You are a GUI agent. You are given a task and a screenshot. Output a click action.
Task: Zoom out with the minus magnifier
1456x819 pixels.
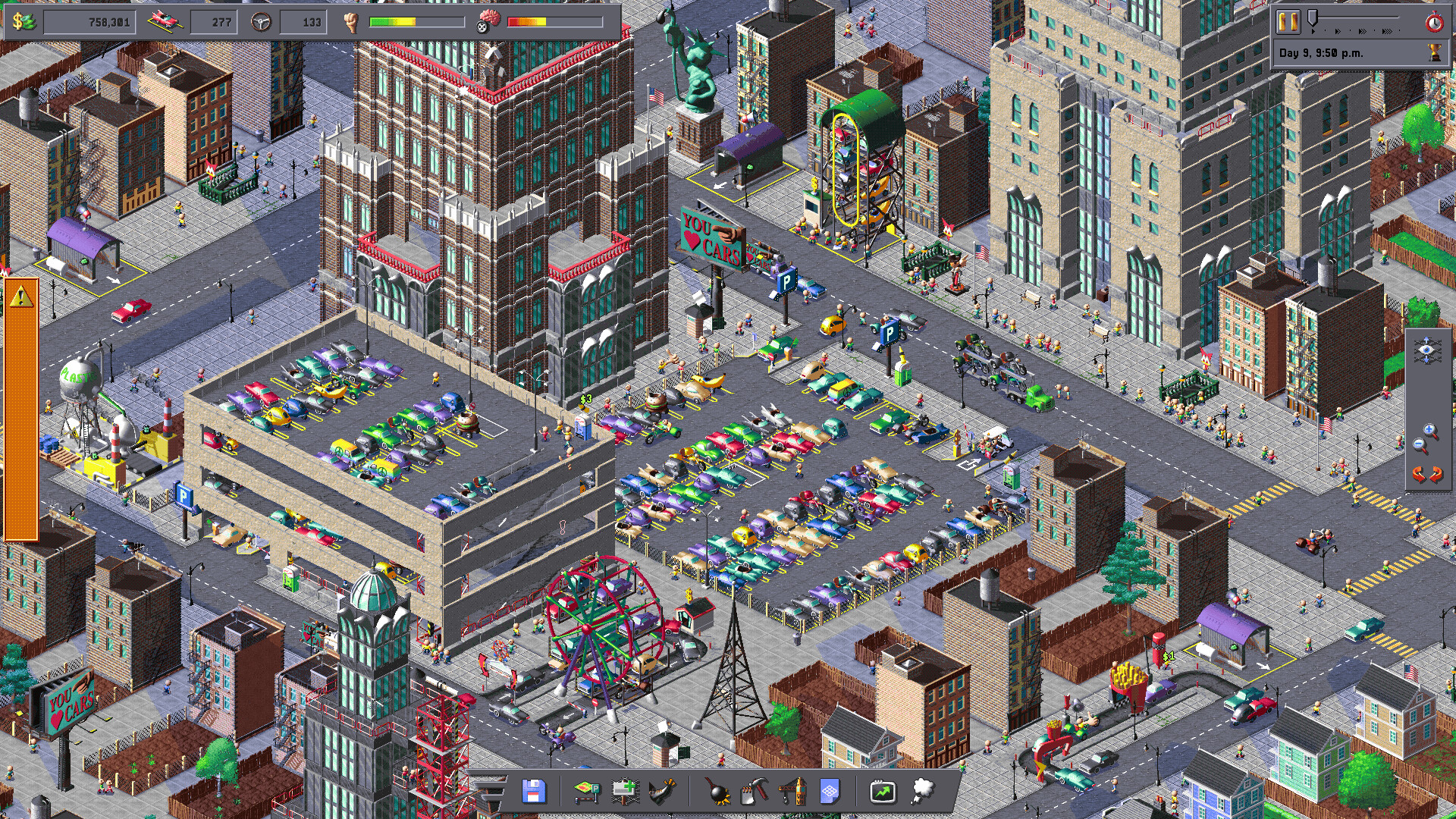pos(1419,444)
